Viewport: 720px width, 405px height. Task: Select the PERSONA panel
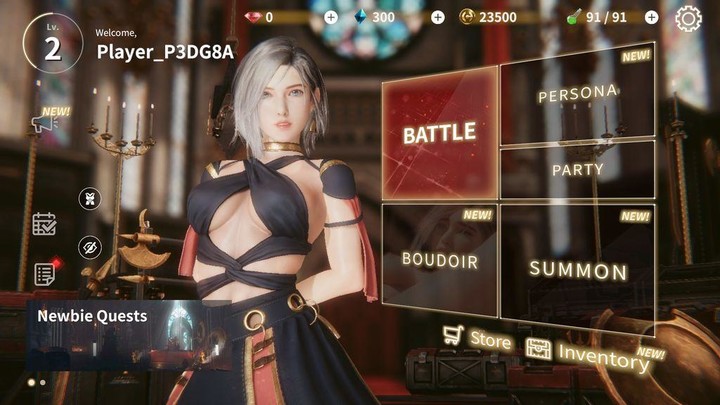pos(577,97)
